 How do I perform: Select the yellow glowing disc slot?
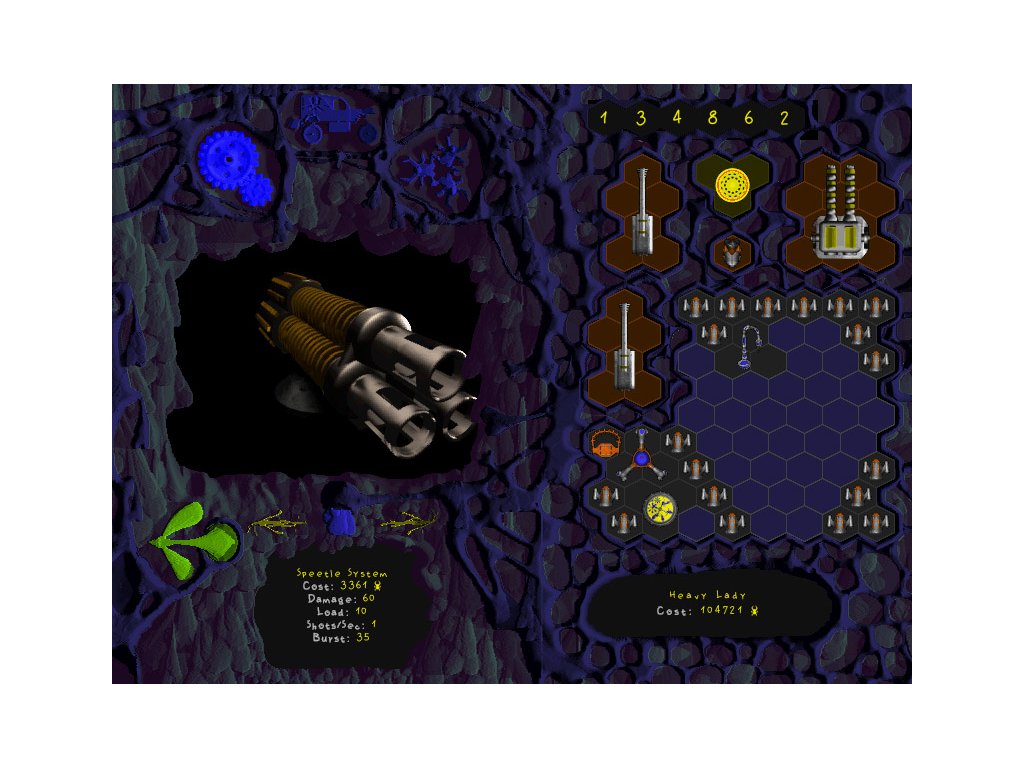click(x=733, y=185)
